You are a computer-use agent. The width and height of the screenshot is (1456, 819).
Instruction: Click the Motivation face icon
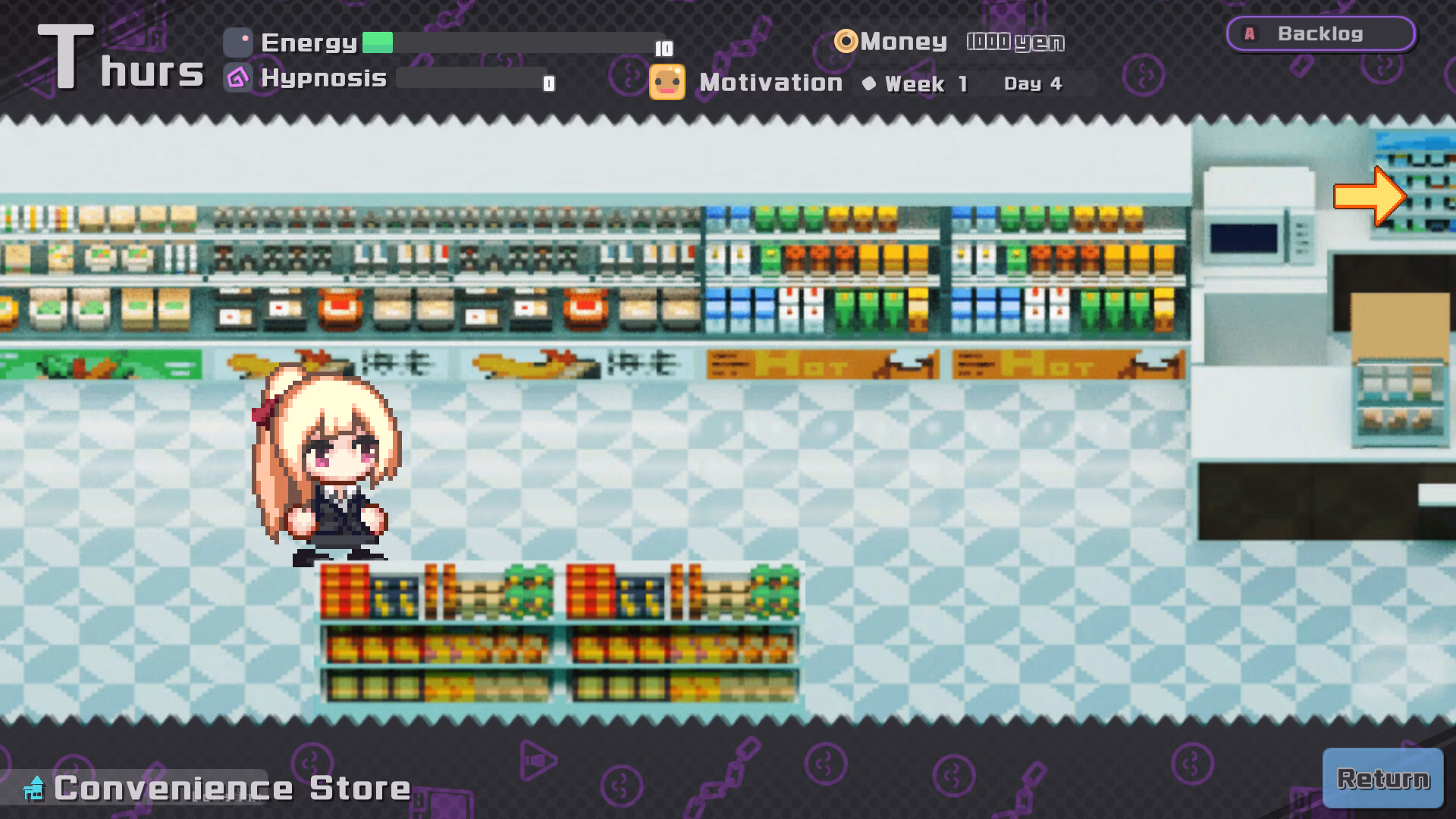(x=666, y=81)
